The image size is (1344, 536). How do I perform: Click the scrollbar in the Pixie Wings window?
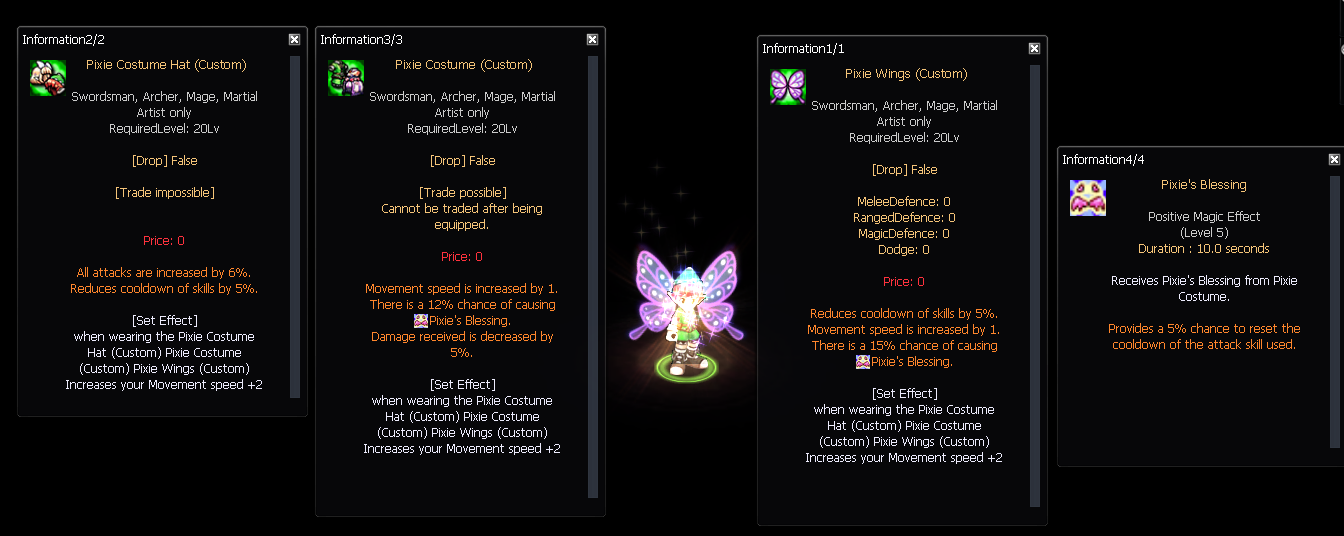click(x=1035, y=285)
